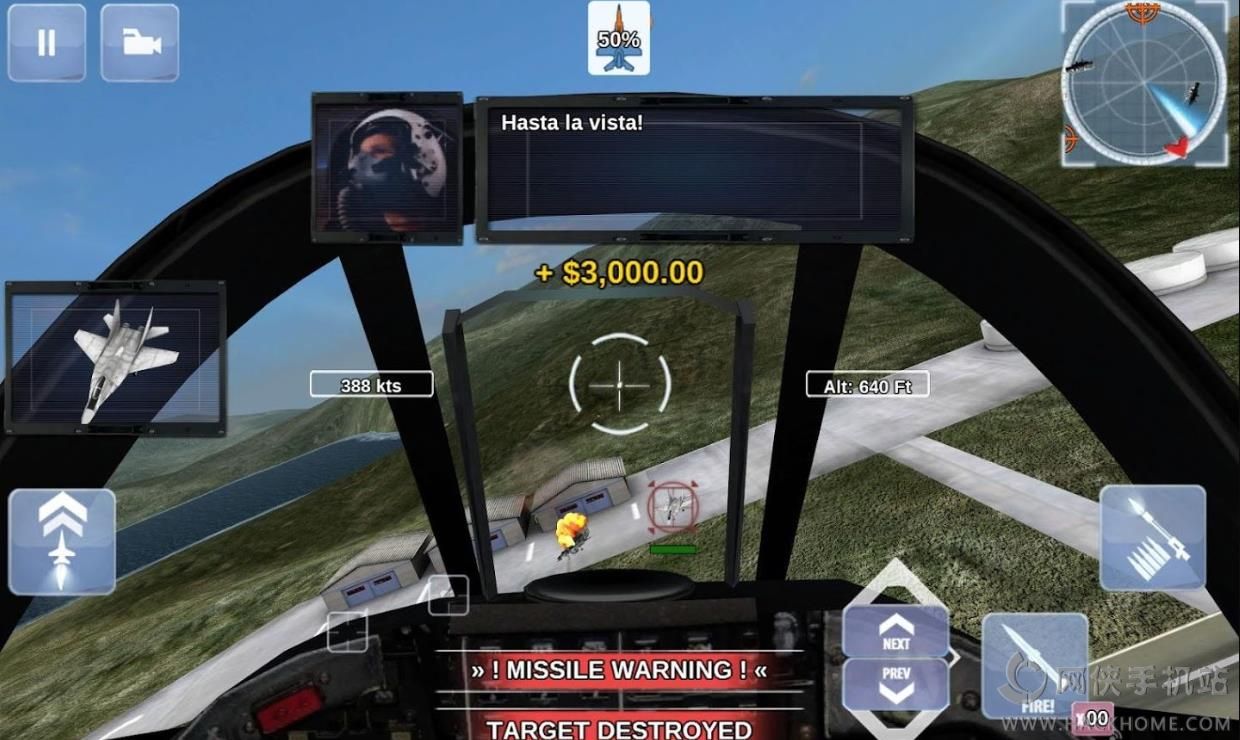Tap the jet target camera display
This screenshot has height=740, width=1240.
click(115, 357)
